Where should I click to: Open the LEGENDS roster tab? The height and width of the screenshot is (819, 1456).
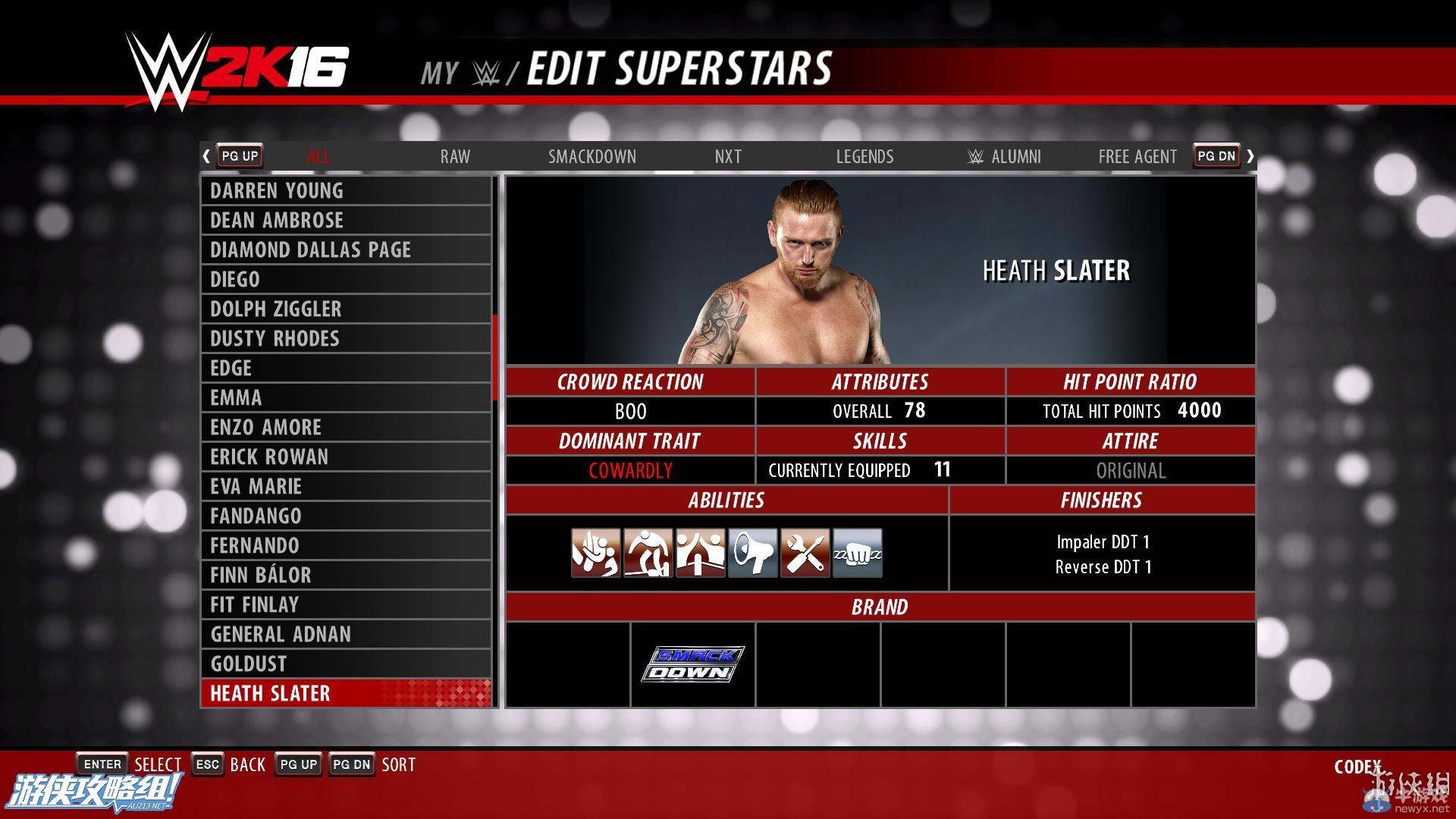(864, 156)
